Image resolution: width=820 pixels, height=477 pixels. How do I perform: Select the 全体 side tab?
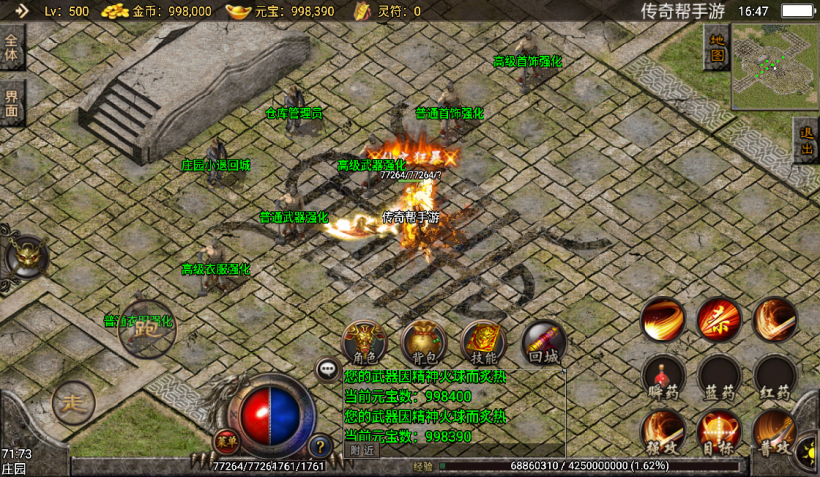pos(12,50)
